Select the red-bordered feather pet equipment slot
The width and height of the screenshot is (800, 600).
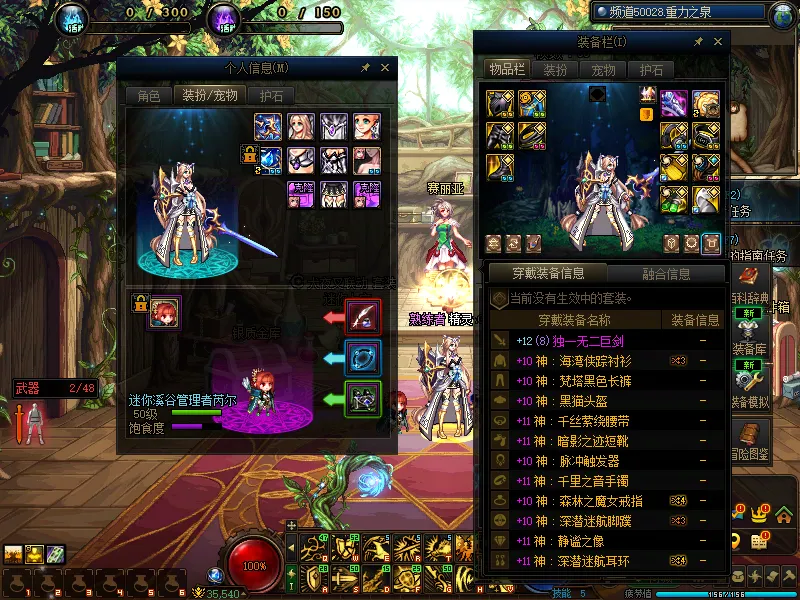[x=362, y=316]
